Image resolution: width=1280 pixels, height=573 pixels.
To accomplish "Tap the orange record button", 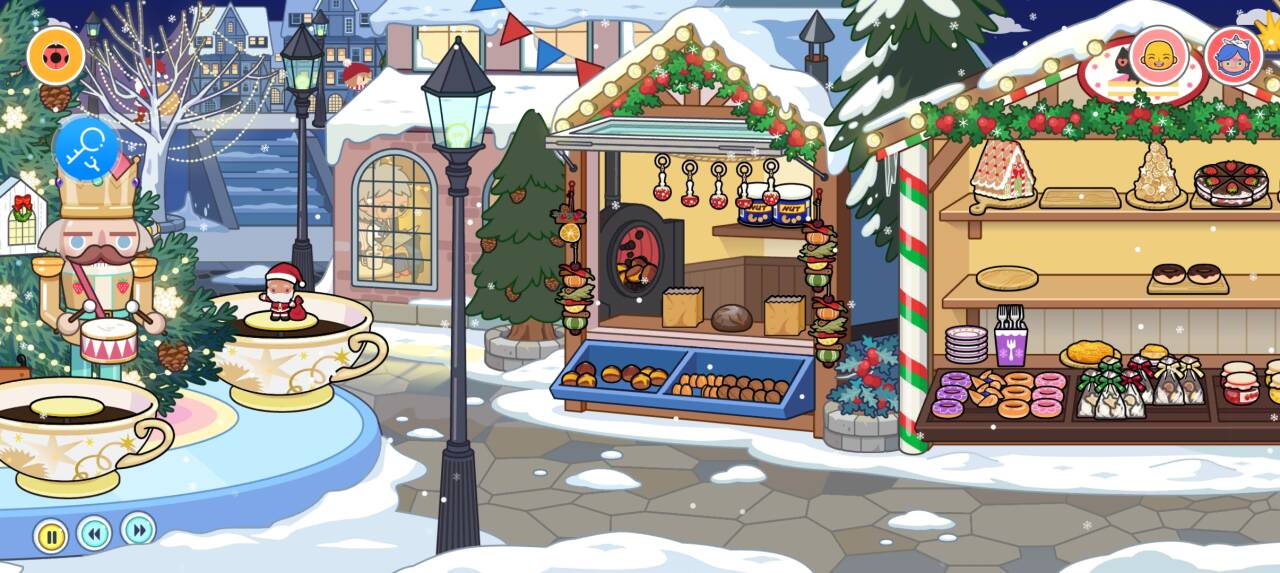I will 56,55.
